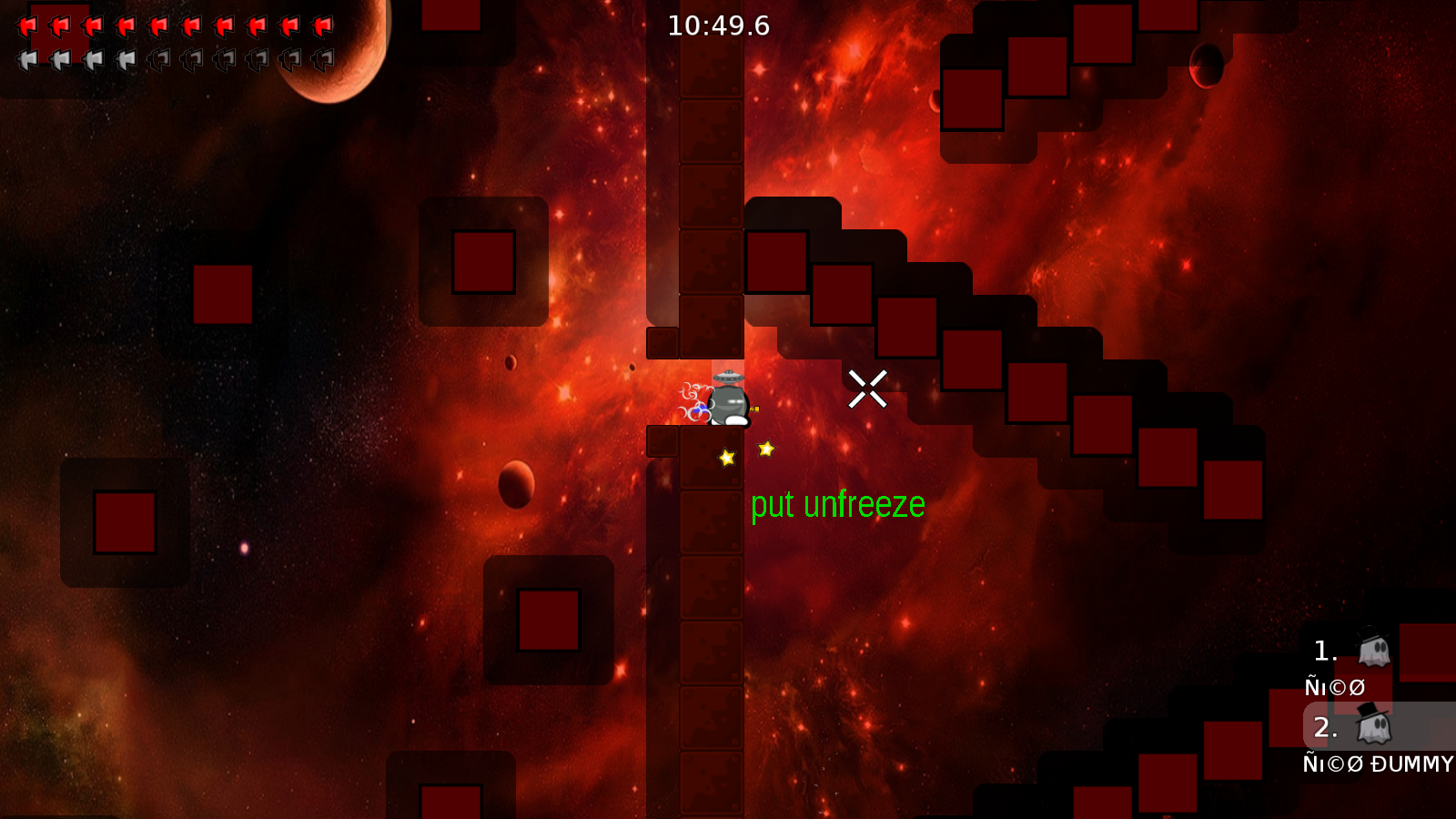The image size is (1456, 819).
Task: Click the highlighted second-place scoreboard row
Action: 1365,728
